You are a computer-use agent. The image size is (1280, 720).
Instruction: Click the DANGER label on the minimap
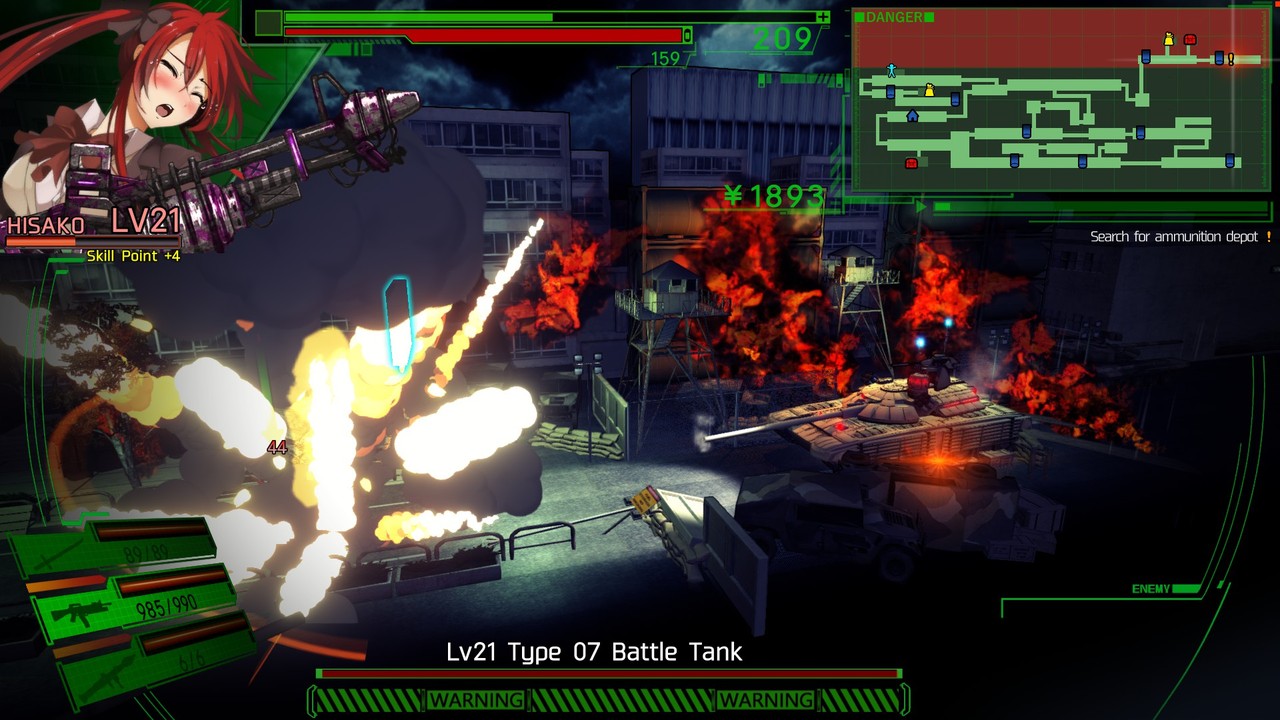(x=893, y=16)
